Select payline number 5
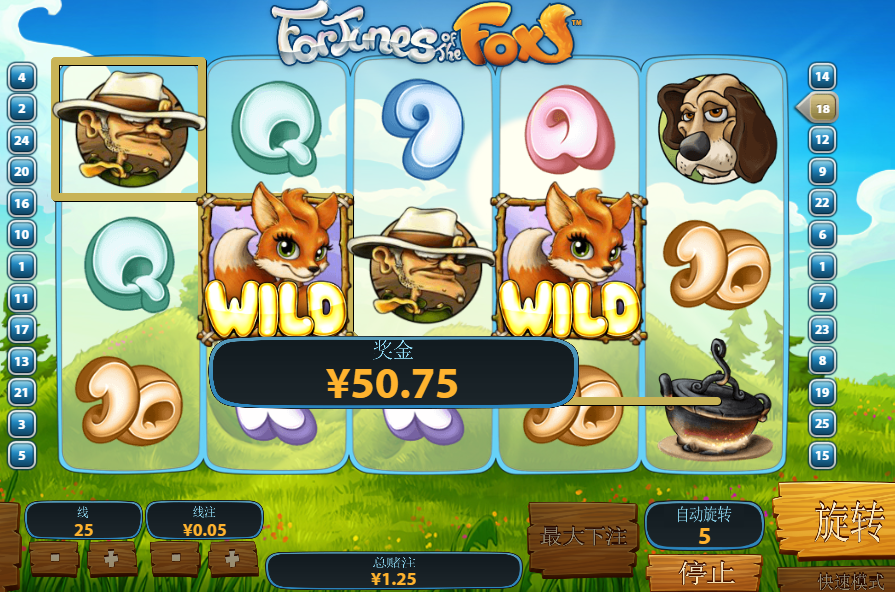This screenshot has width=895, height=592. pos(22,455)
